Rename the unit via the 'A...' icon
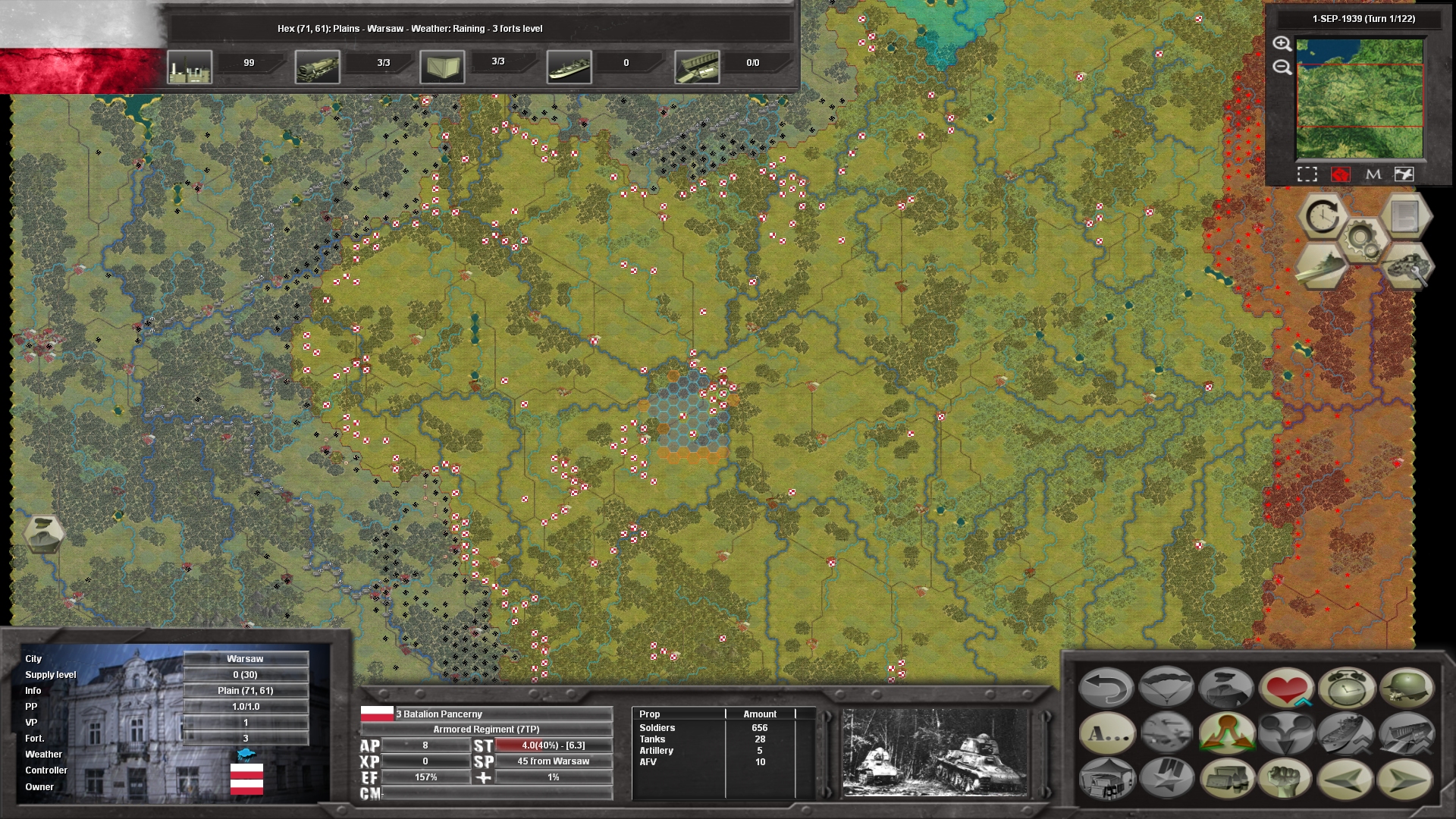This screenshot has height=819, width=1456. 1108,733
